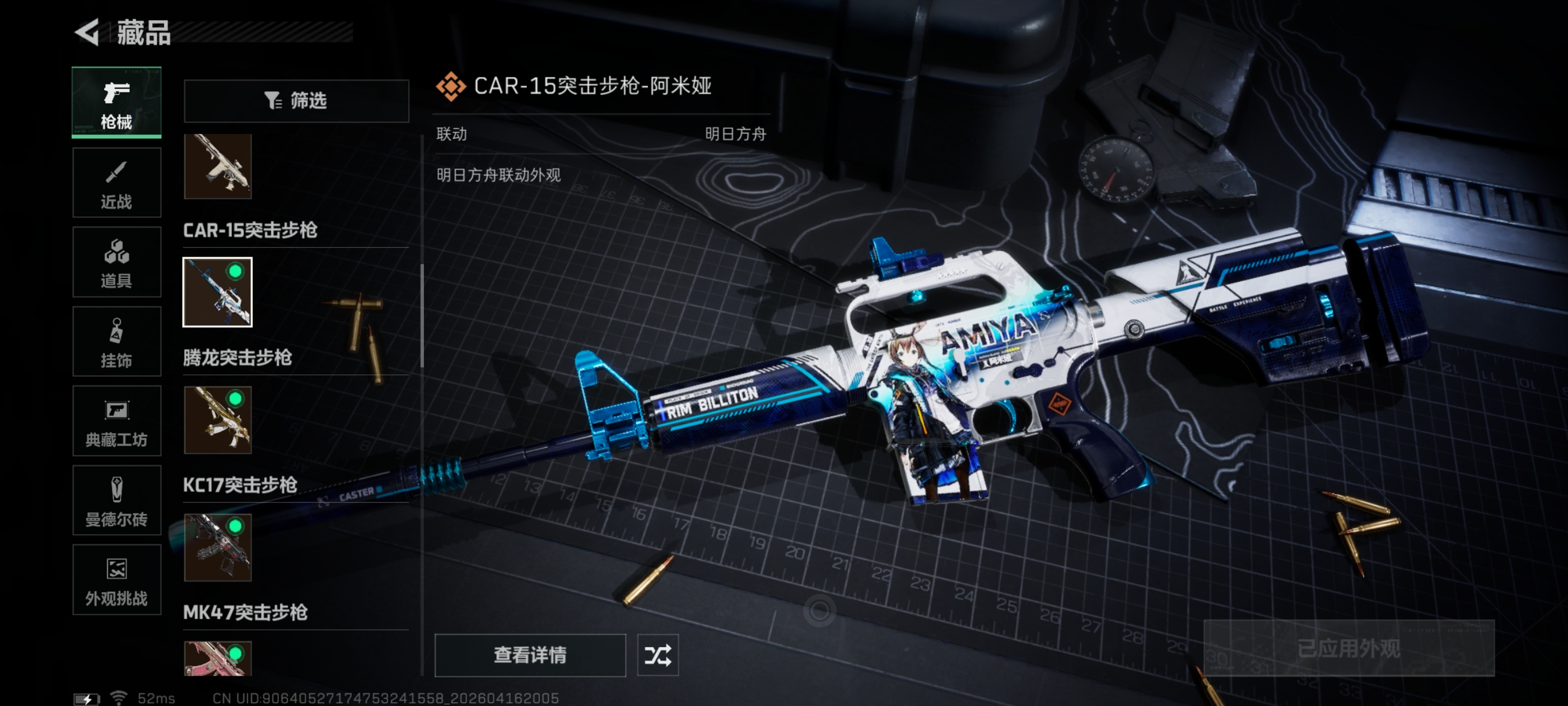Show the 挂饰 charms category

(x=116, y=342)
